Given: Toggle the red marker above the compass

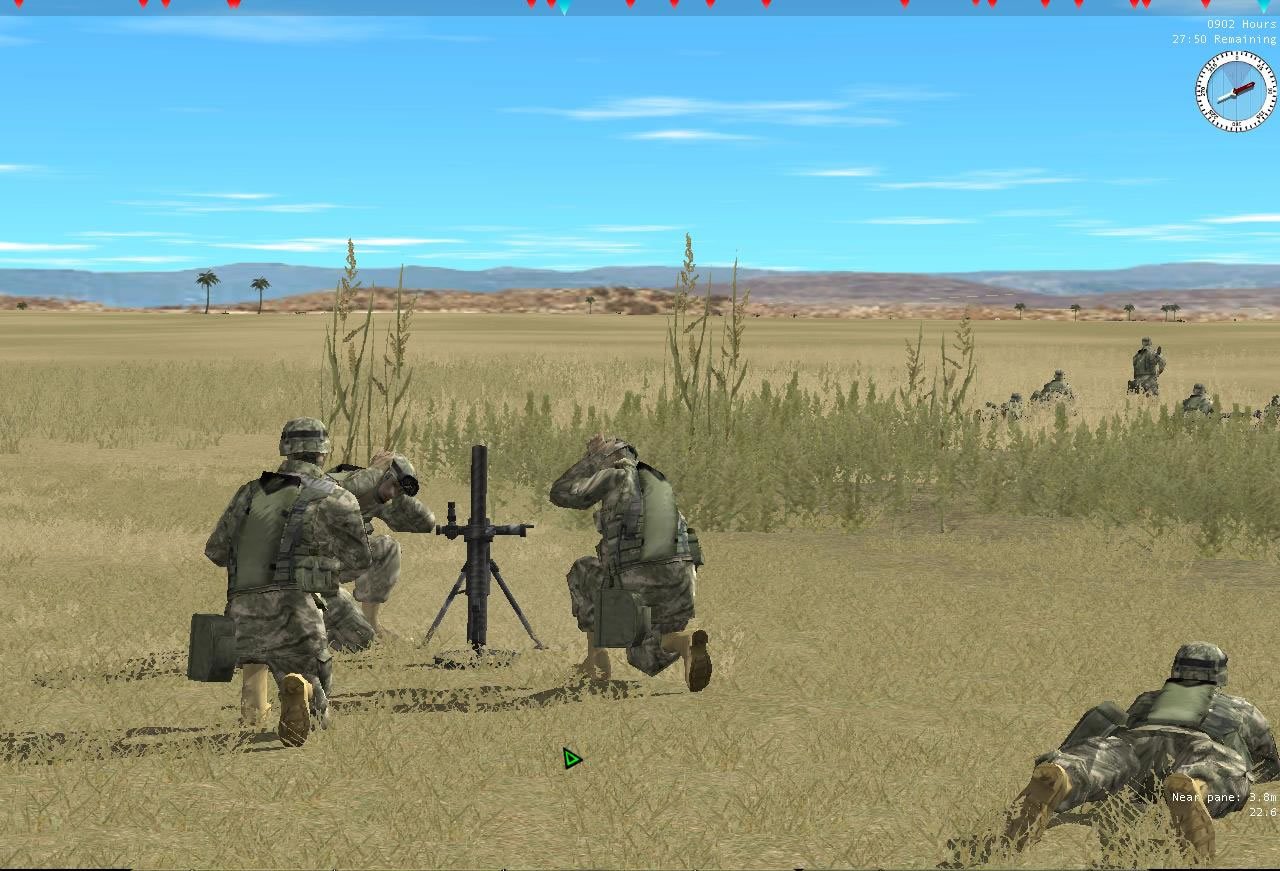Looking at the screenshot, I should click(x=1207, y=6).
